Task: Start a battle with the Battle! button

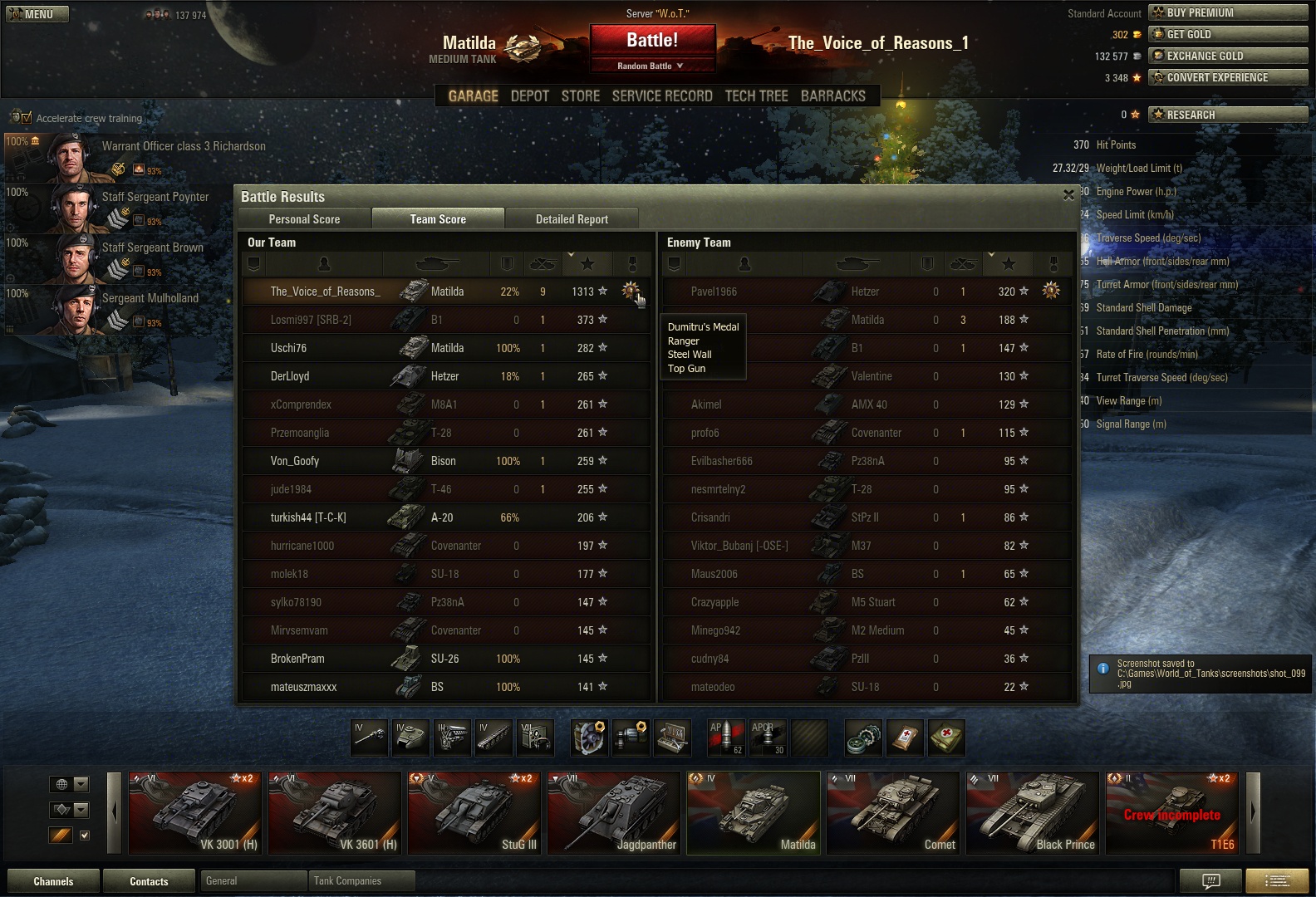Action: [x=652, y=40]
